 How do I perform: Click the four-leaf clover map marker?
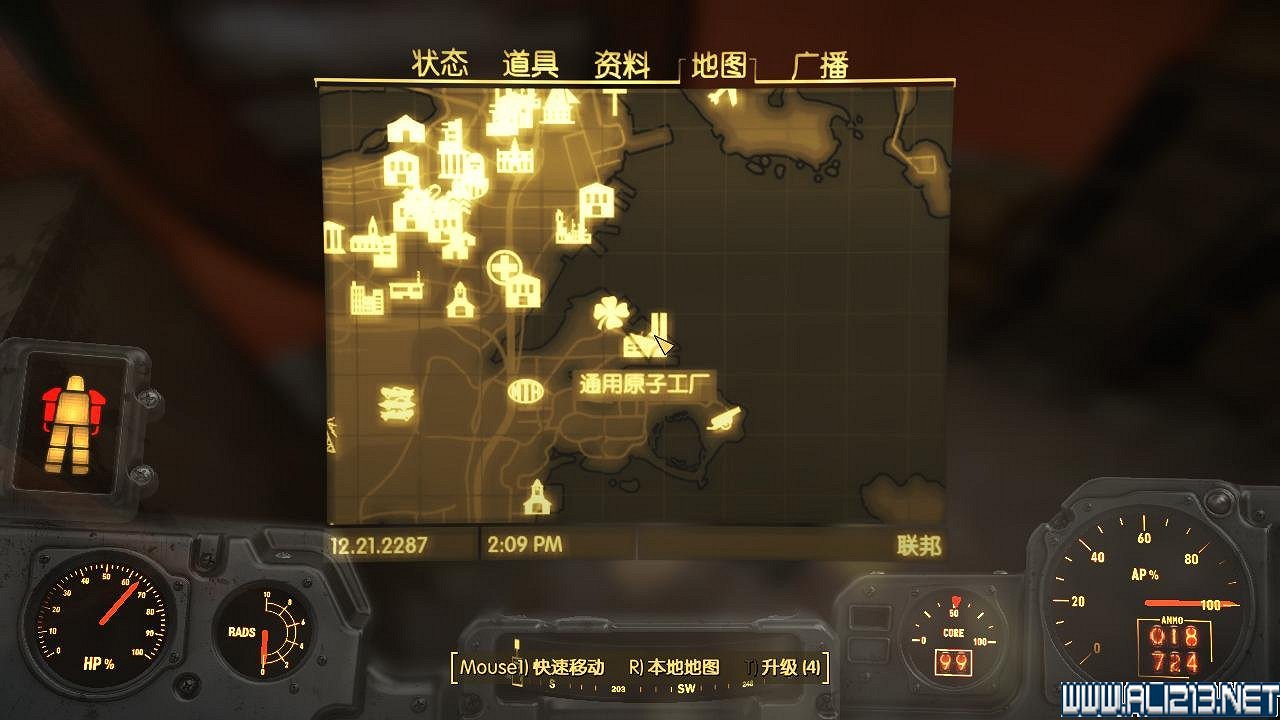(610, 313)
